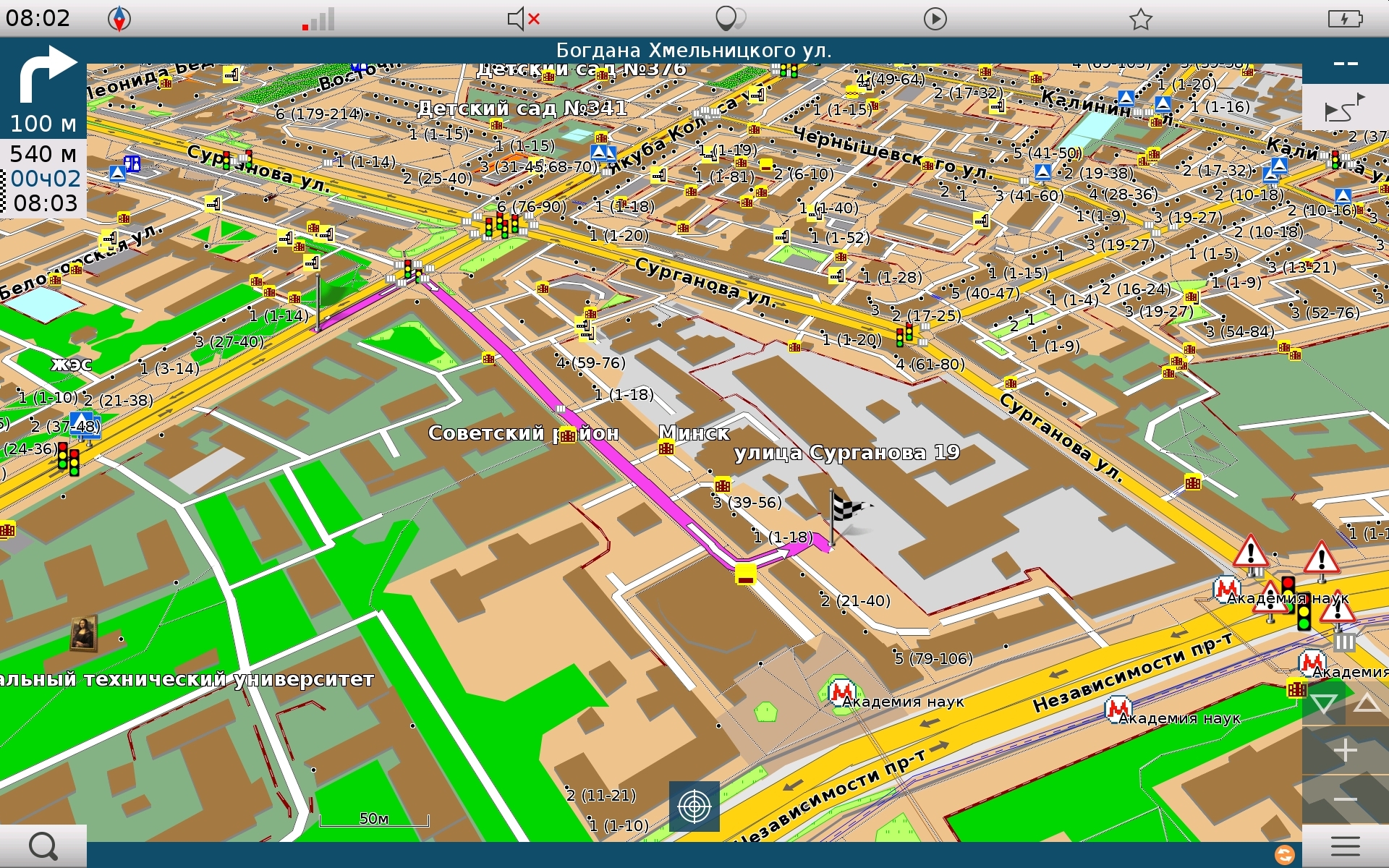Open the route flag button
This screenshot has width=1389, height=868.
coord(1344,109)
